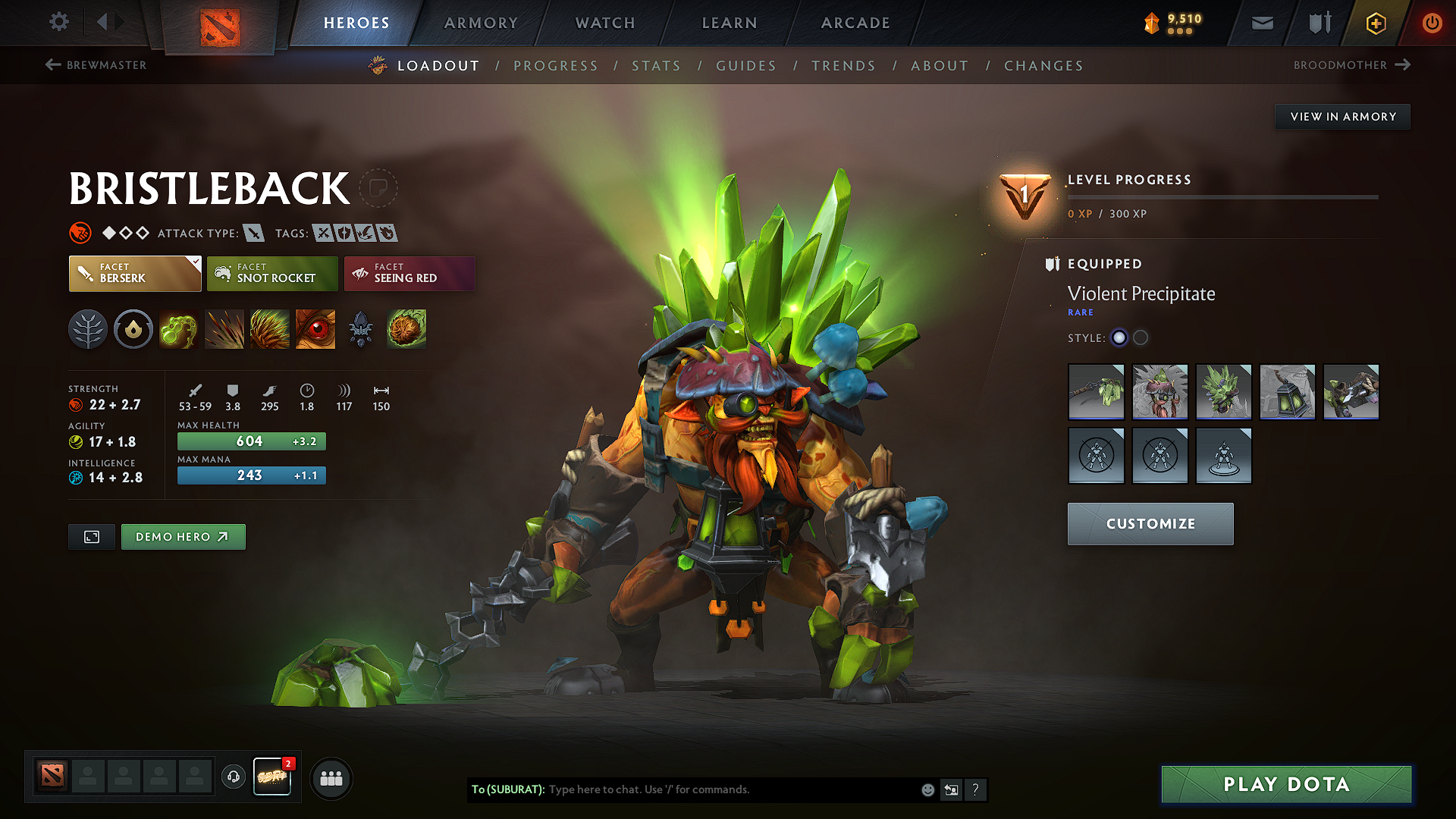Open the settings gear
The height and width of the screenshot is (819, 1456).
point(58,22)
